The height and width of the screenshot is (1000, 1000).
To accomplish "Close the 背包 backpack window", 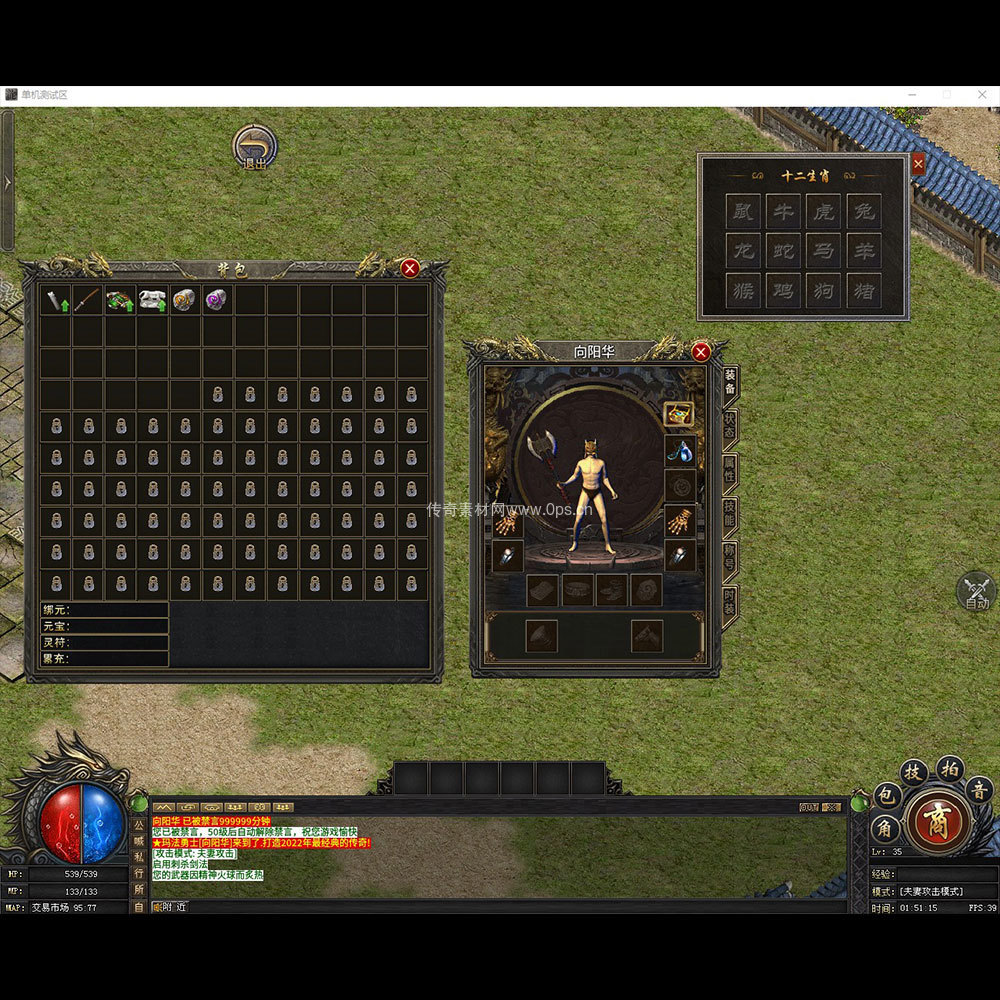I will pyautogui.click(x=410, y=268).
